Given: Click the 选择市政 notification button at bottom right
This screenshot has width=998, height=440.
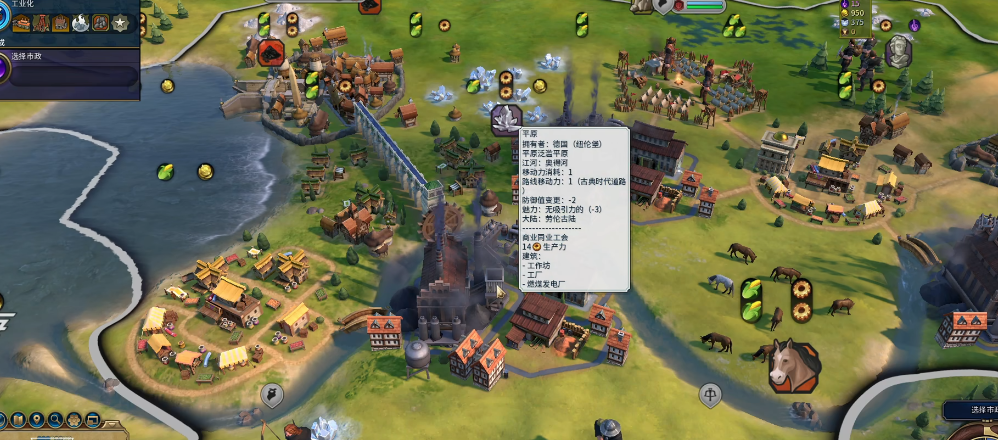Looking at the screenshot, I should (x=970, y=410).
